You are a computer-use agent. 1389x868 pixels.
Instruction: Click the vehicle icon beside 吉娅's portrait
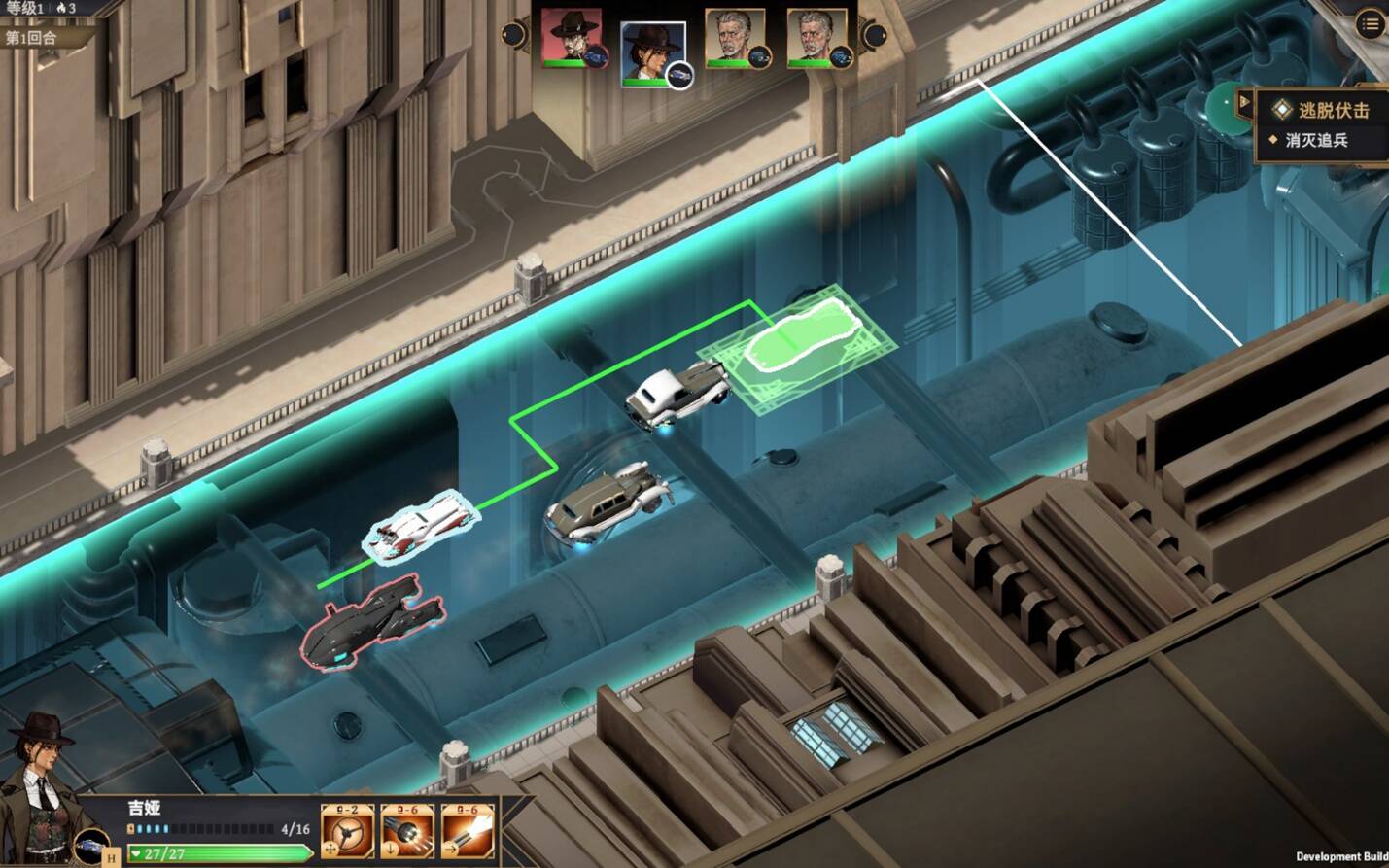click(92, 844)
